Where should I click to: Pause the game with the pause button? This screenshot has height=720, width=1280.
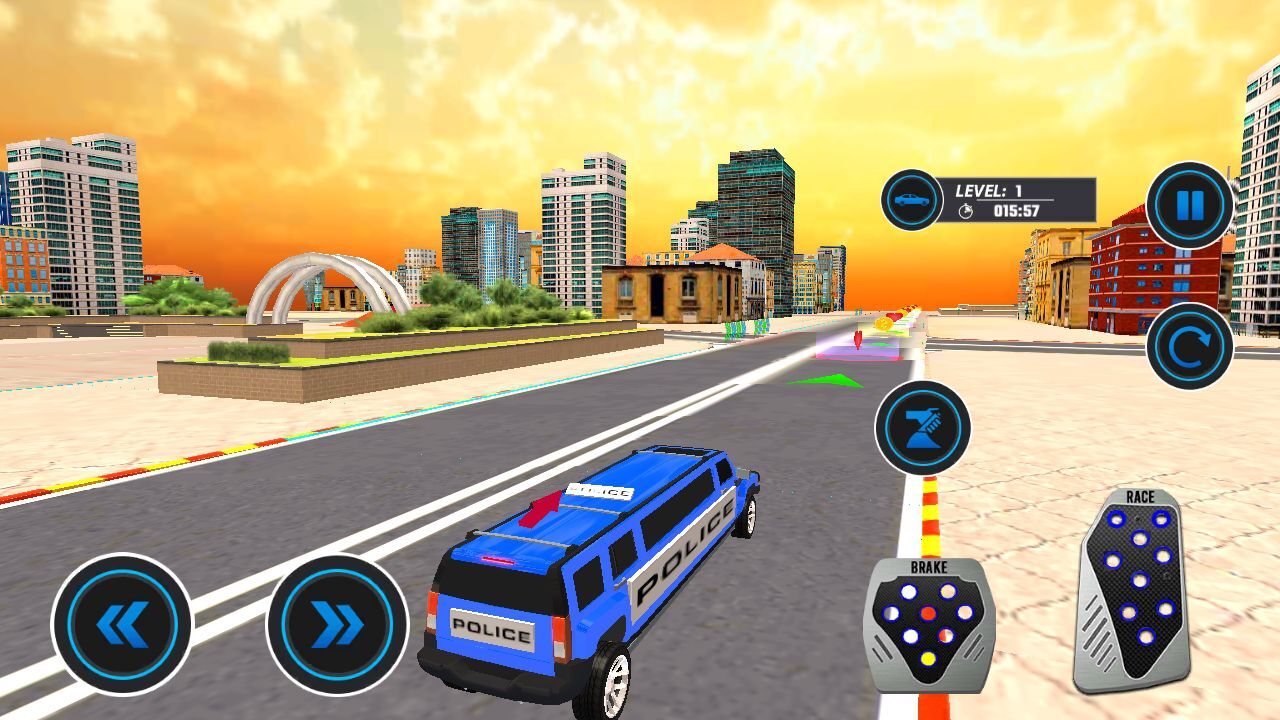point(1189,206)
